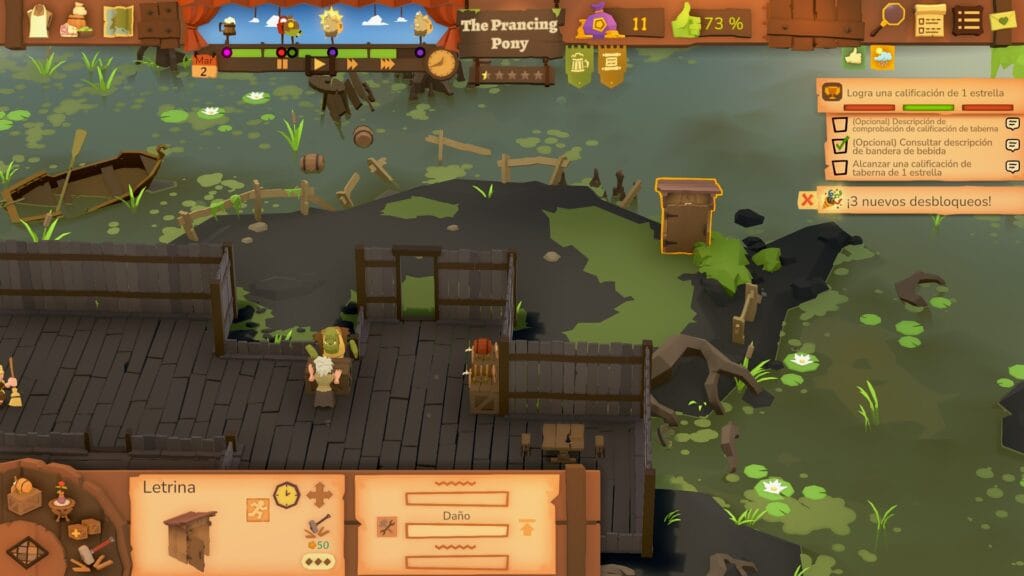Viewport: 1024px width, 576px height.
Task: Click the move arrows on Letrina panel
Action: (x=319, y=495)
